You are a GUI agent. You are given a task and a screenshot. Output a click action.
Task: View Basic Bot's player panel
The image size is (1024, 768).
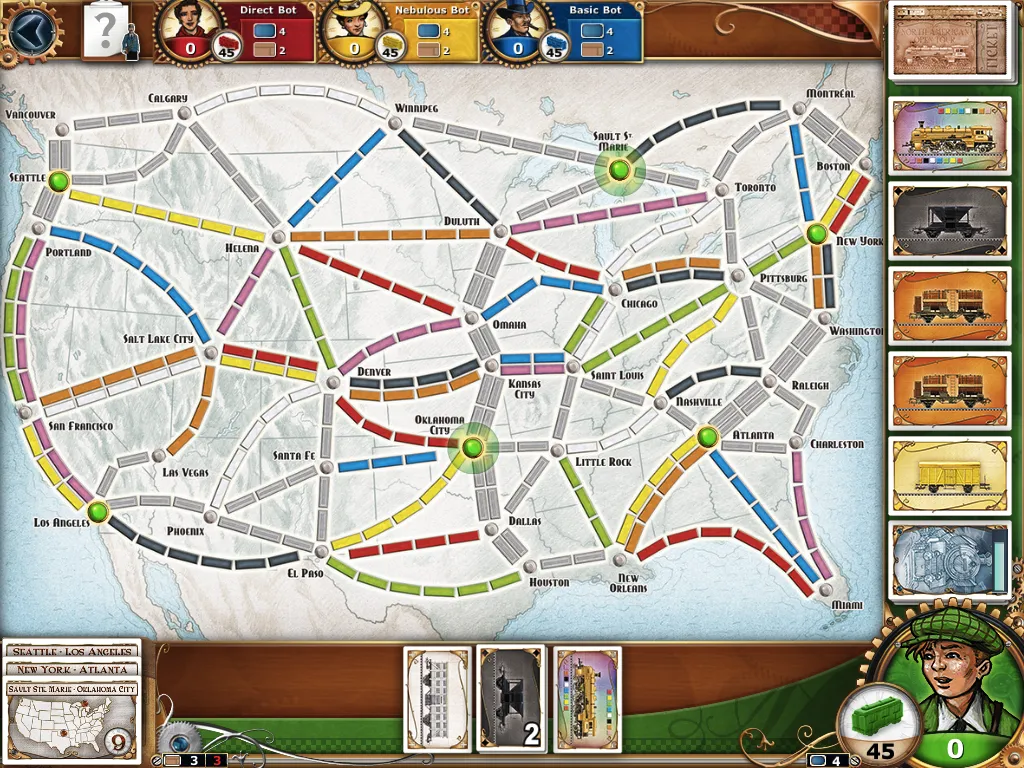(562, 31)
